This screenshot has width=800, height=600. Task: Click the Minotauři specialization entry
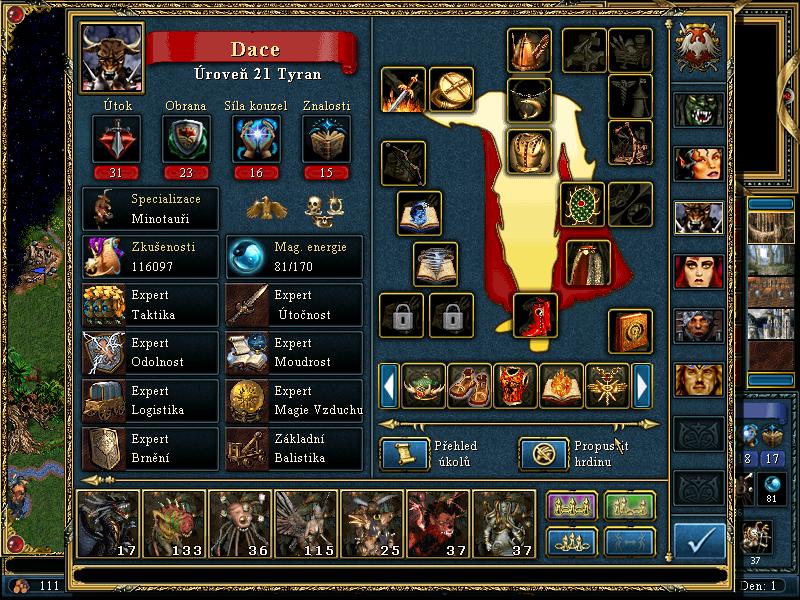pos(149,208)
